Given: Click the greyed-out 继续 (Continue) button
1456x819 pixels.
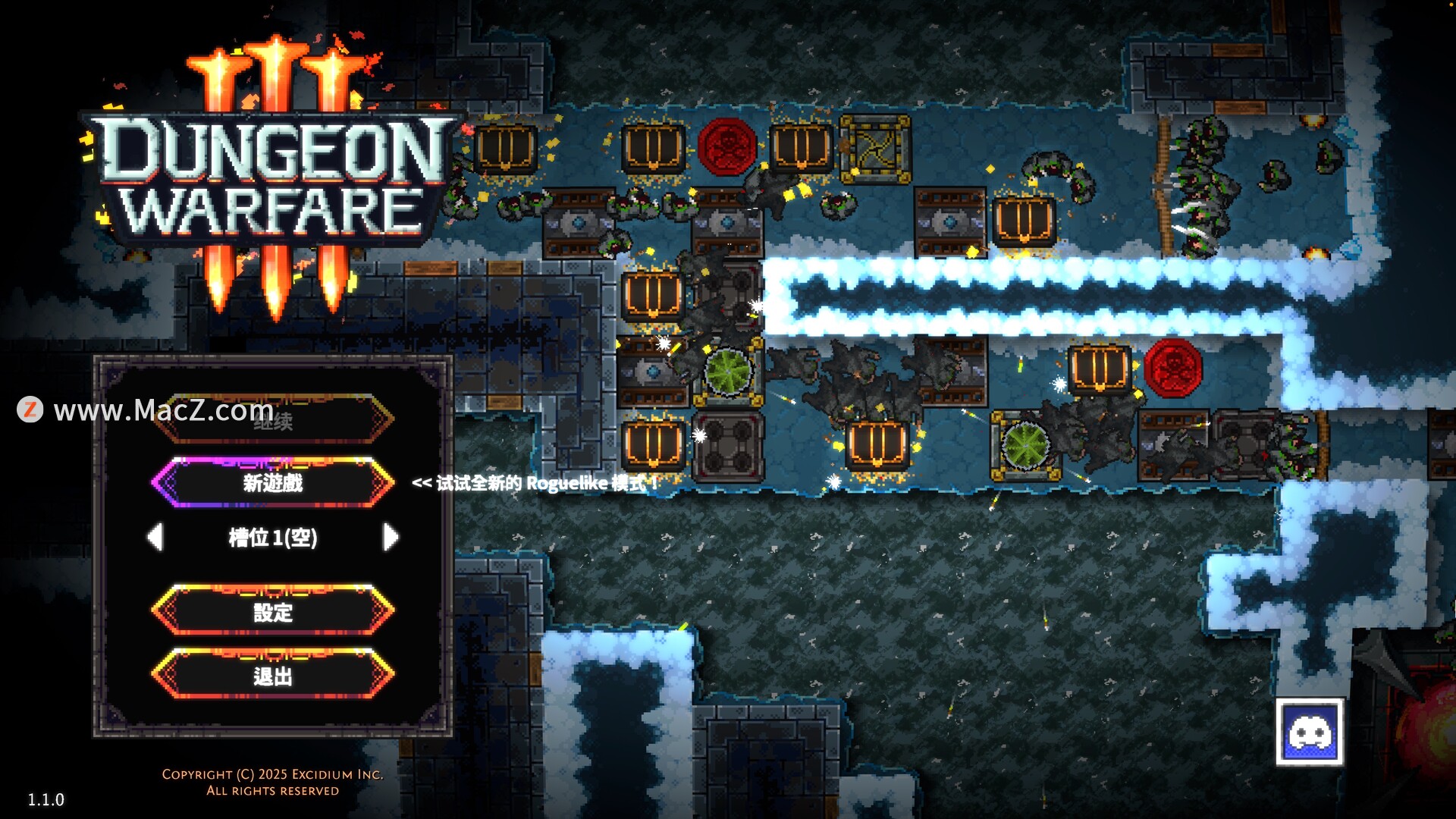Looking at the screenshot, I should [273, 419].
